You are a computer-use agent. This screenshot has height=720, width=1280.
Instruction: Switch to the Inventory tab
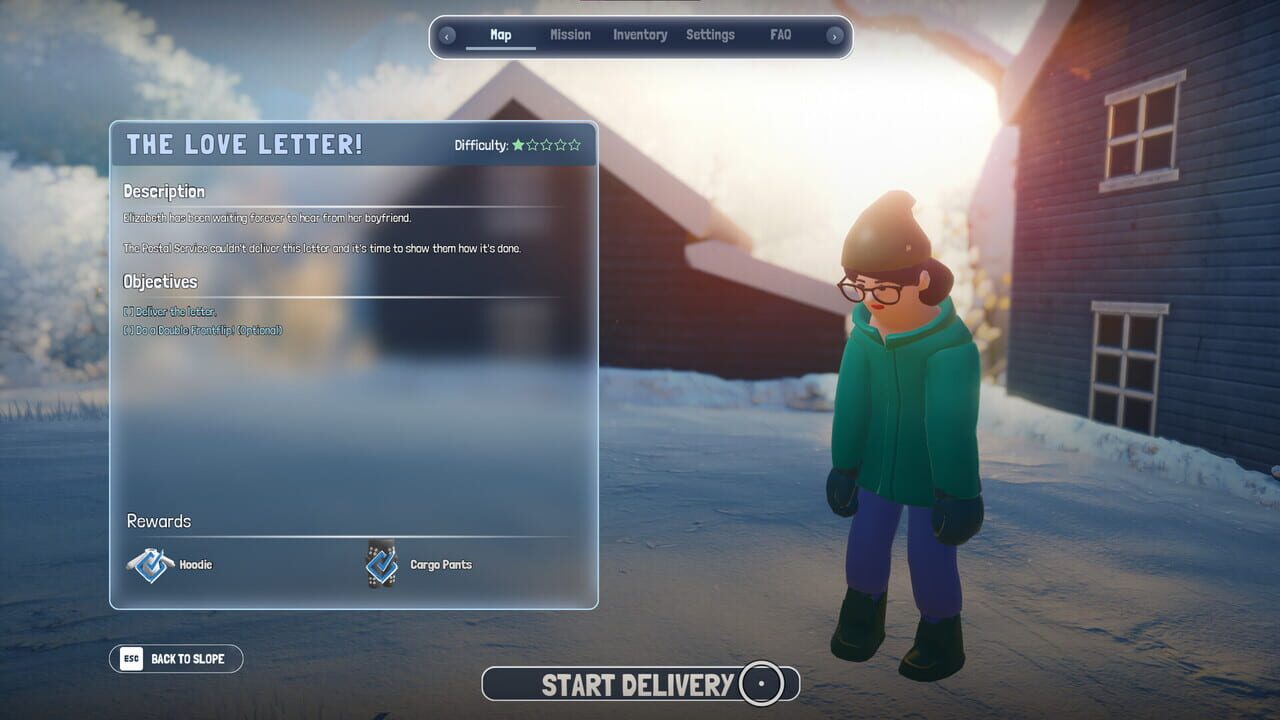pos(640,35)
